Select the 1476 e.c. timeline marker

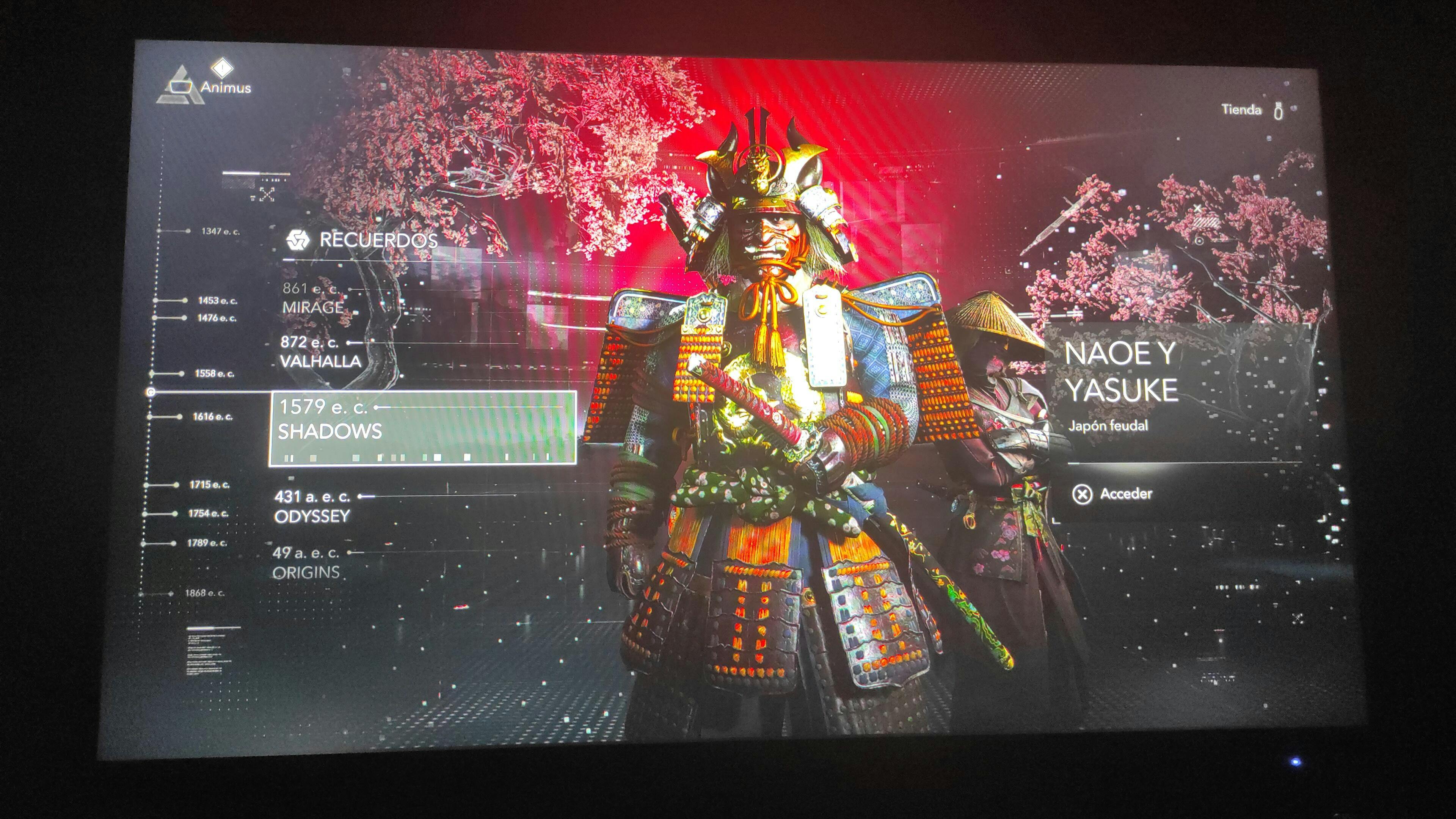tap(216, 318)
